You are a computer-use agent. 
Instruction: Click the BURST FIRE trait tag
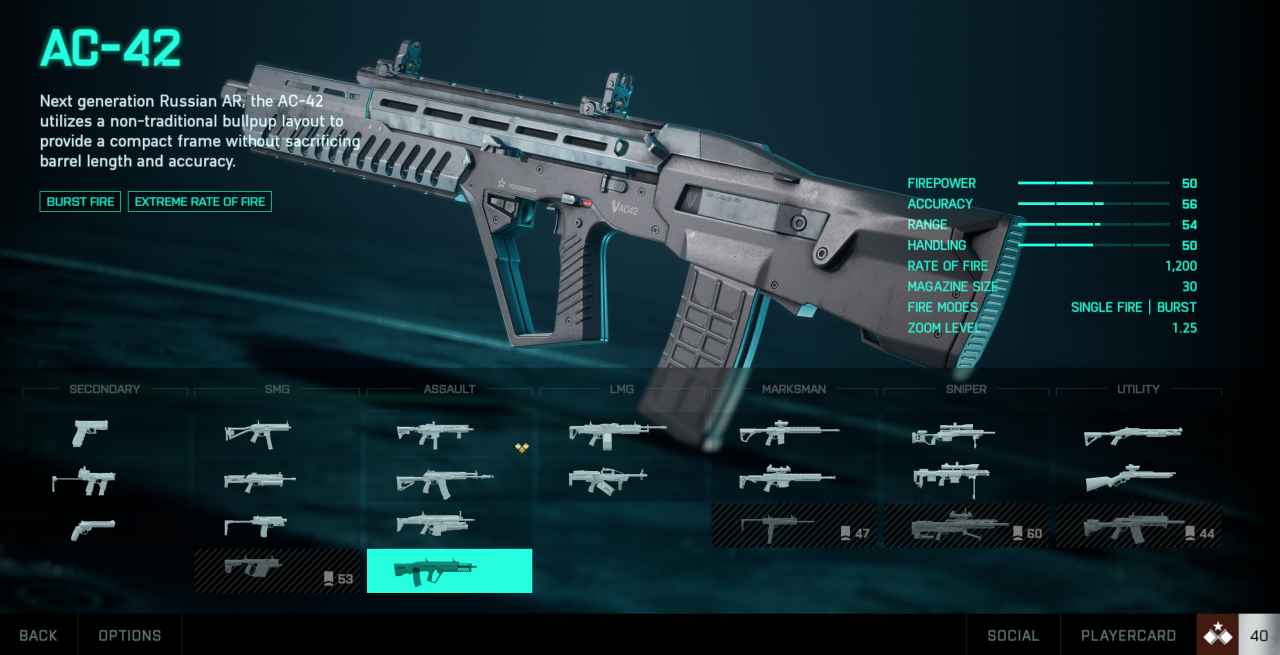coord(80,202)
